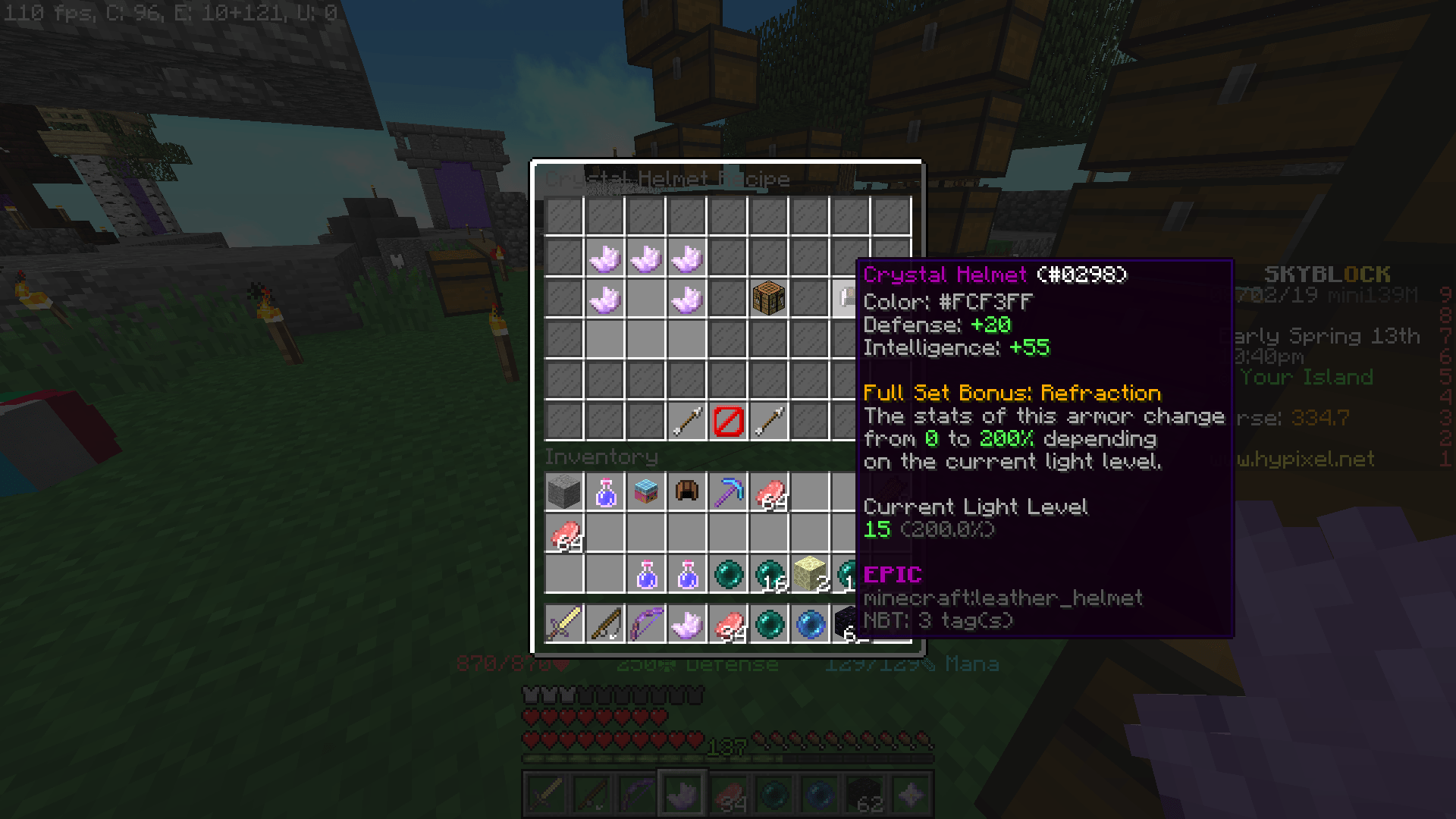Click the red barrier close icon
This screenshot has height=819, width=1456.
[726, 420]
